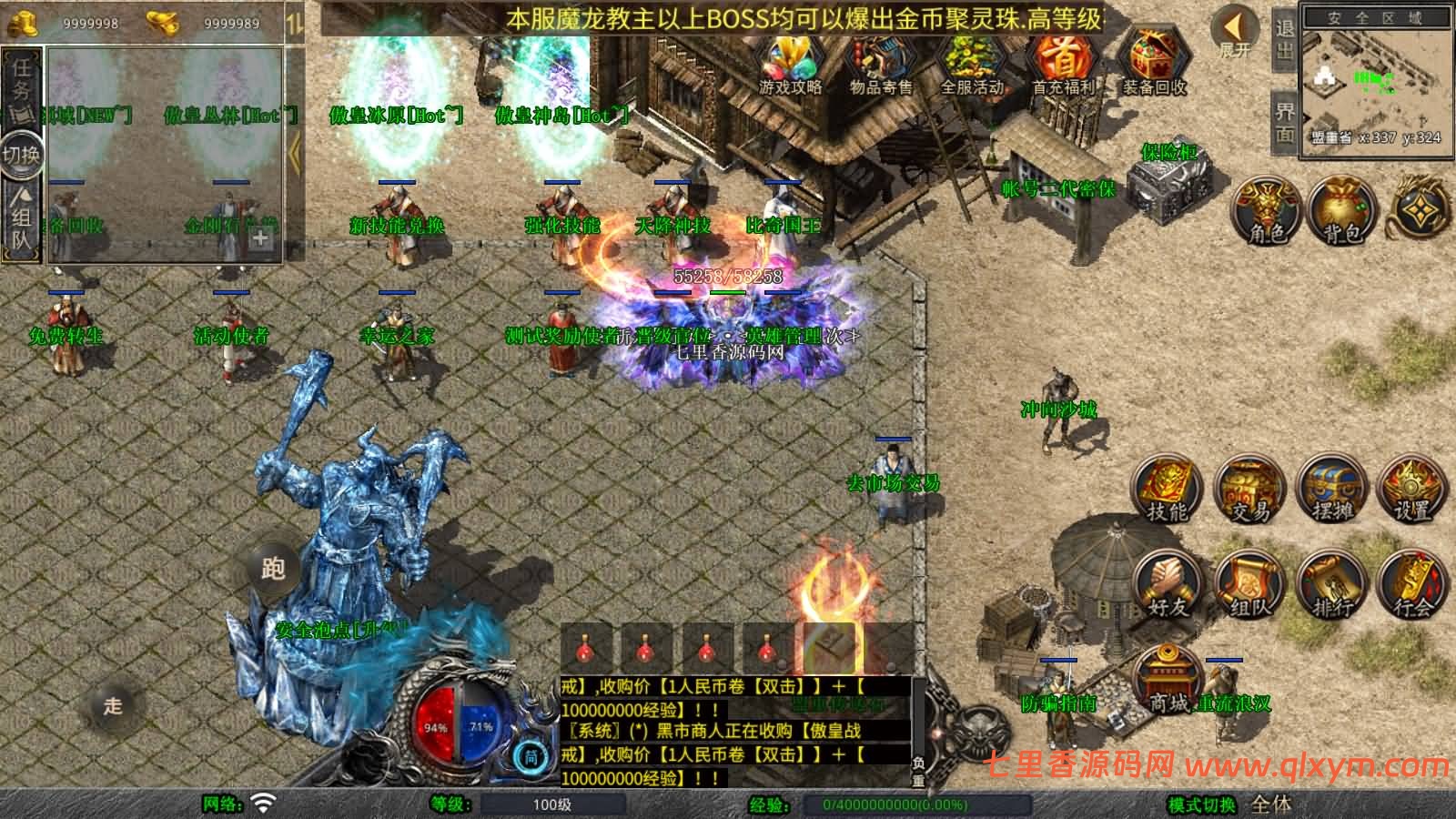Open the 首充福利 first-recharge bonus

coord(1062,62)
